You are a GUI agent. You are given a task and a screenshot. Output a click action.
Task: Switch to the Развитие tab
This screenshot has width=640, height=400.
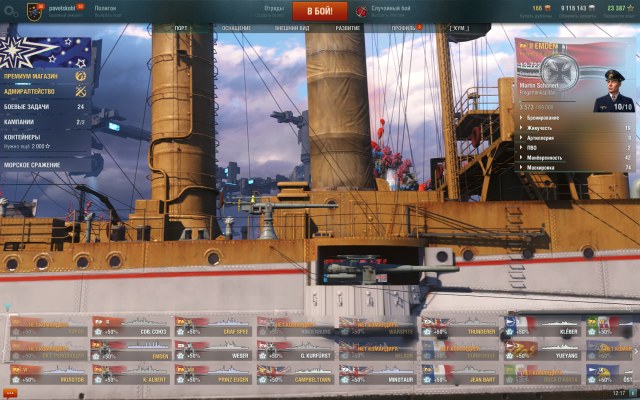click(348, 28)
